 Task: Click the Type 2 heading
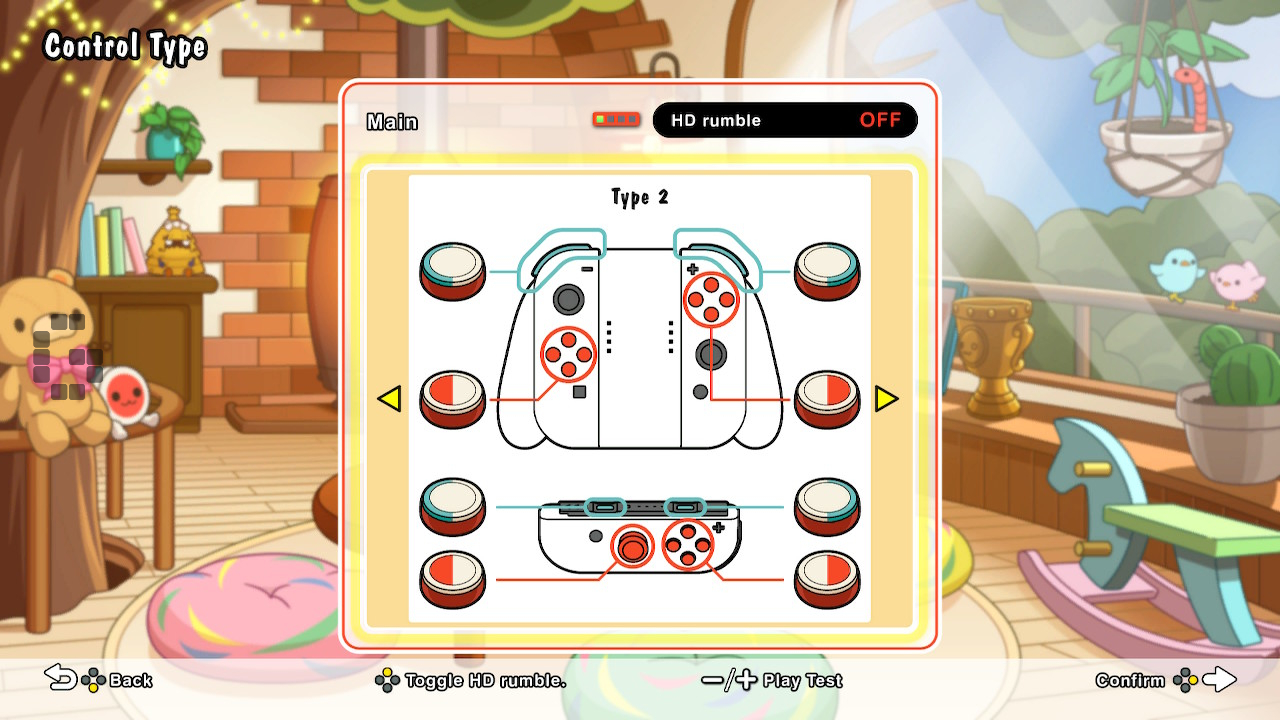[639, 198]
